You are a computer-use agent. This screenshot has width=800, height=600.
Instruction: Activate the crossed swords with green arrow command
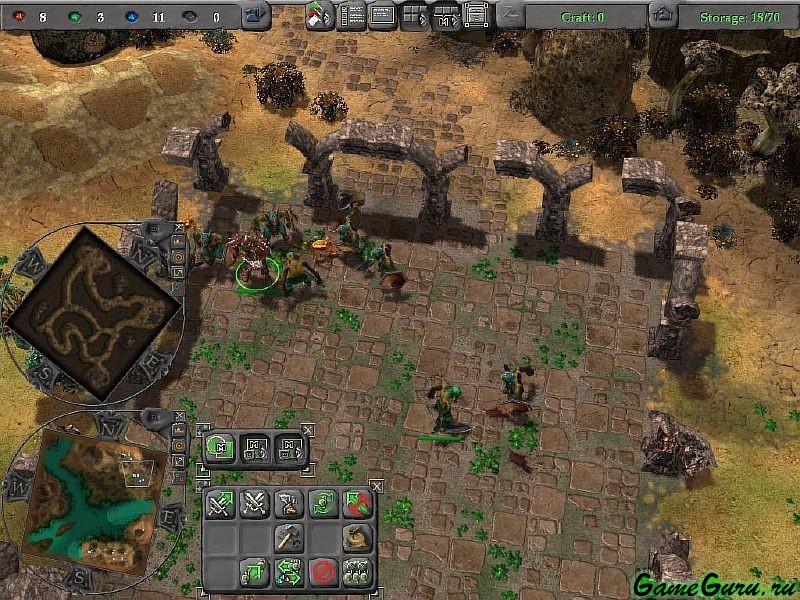pos(220,505)
